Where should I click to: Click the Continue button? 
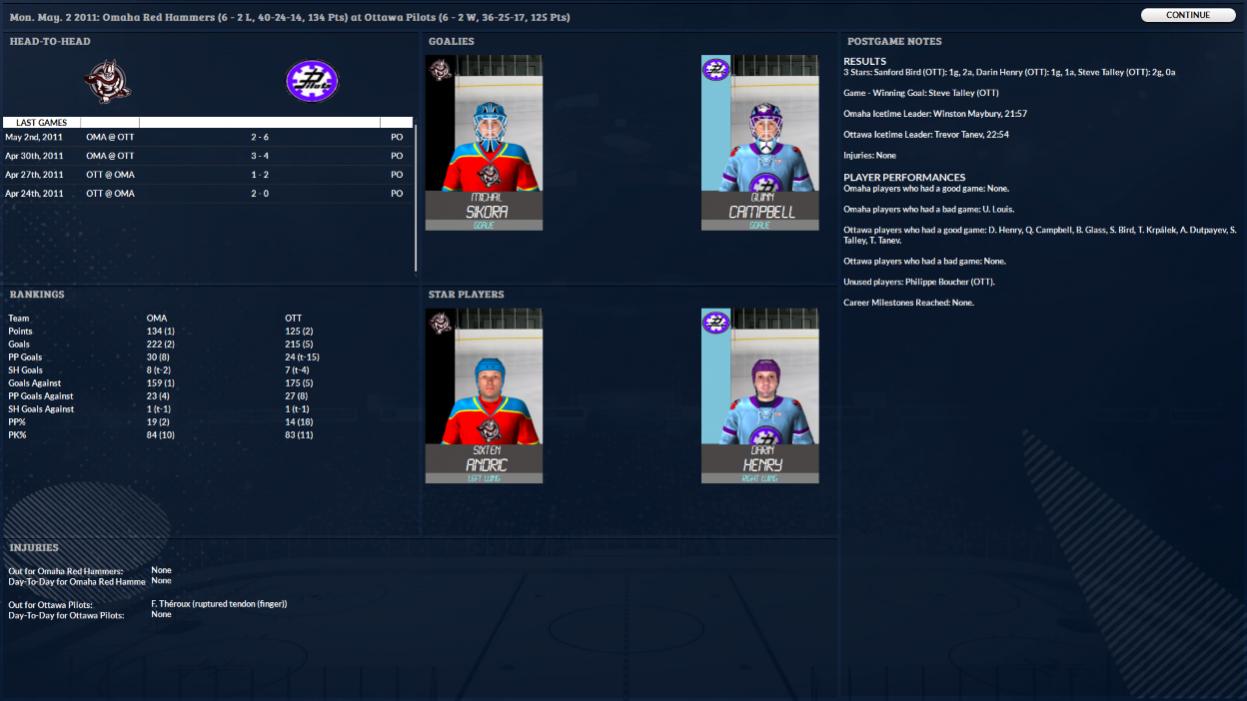(x=1188, y=15)
